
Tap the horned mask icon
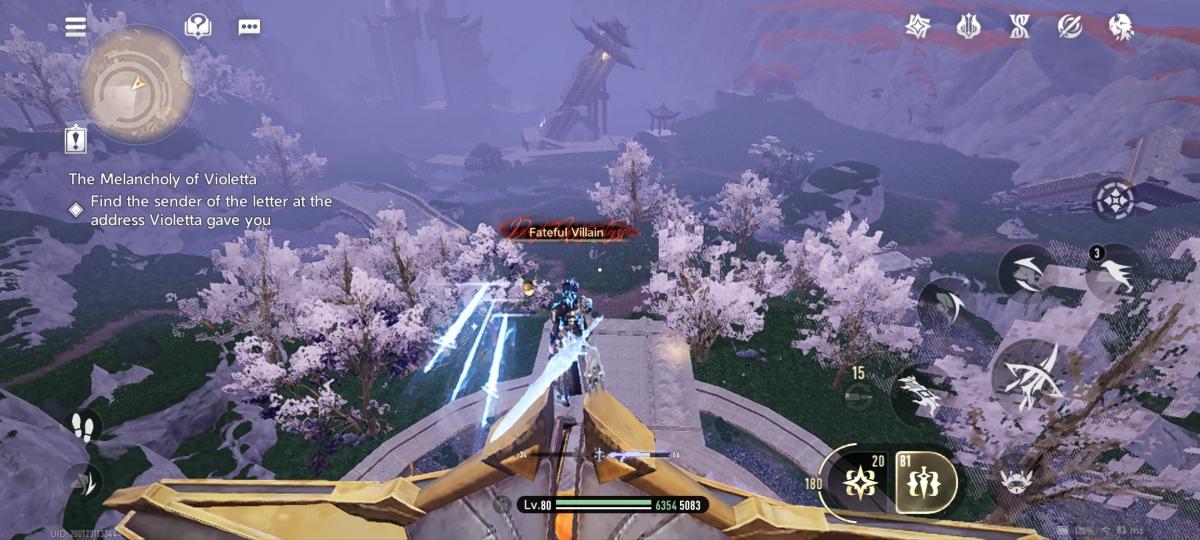pos(1017,481)
